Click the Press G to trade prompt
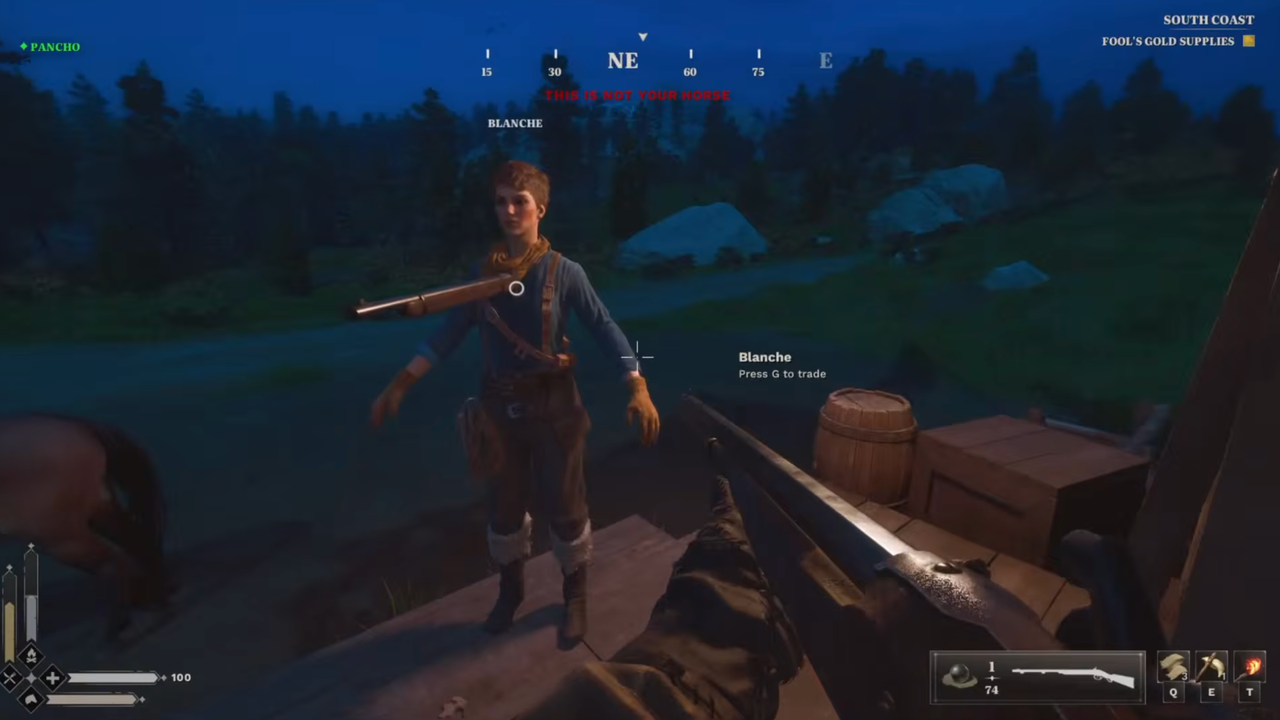 click(782, 373)
